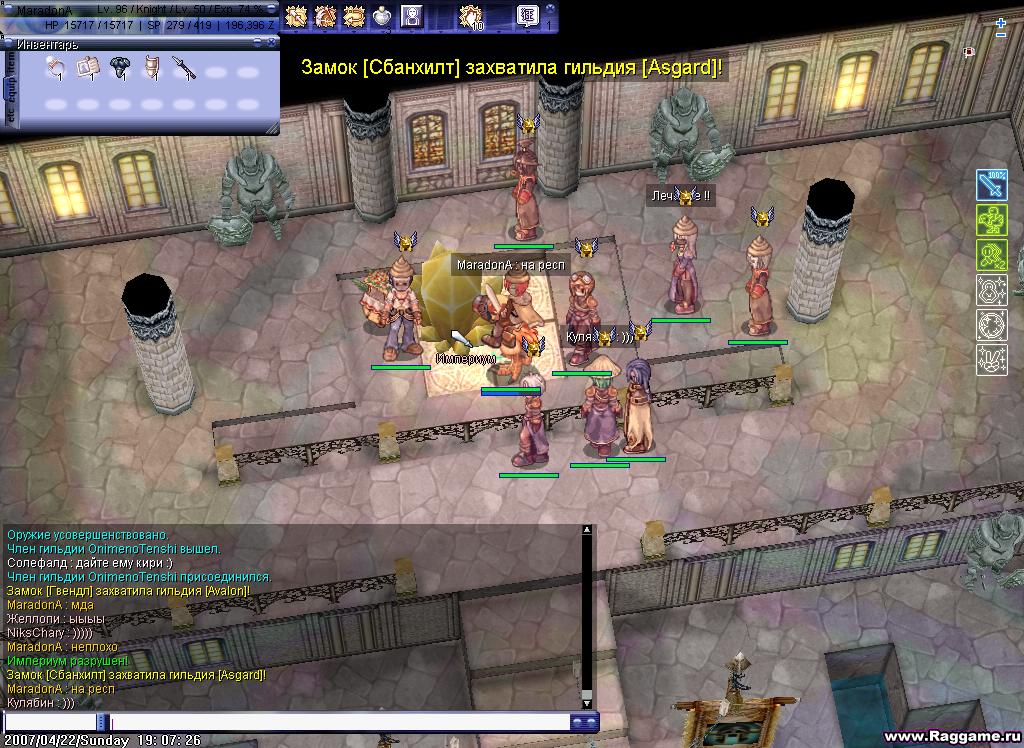Click the whisper name input box
Image resolution: width=1024 pixels, height=748 pixels.
[50, 722]
